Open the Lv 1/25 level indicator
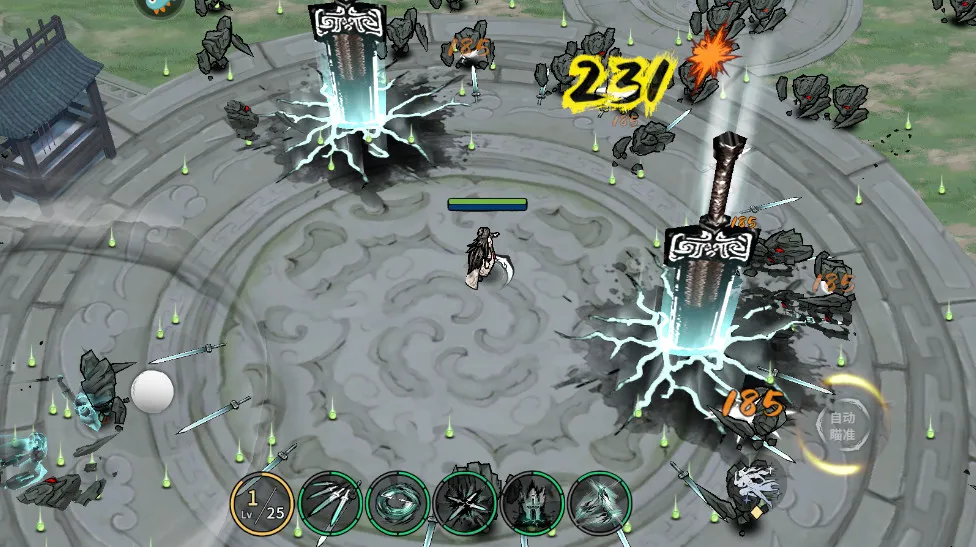The image size is (976, 547). [262, 502]
